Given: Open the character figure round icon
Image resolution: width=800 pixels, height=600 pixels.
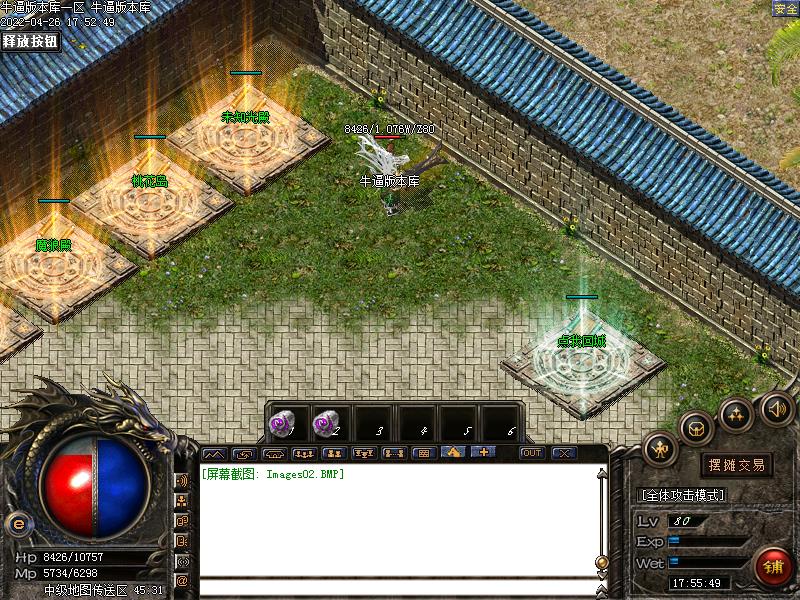Looking at the screenshot, I should coord(660,450).
